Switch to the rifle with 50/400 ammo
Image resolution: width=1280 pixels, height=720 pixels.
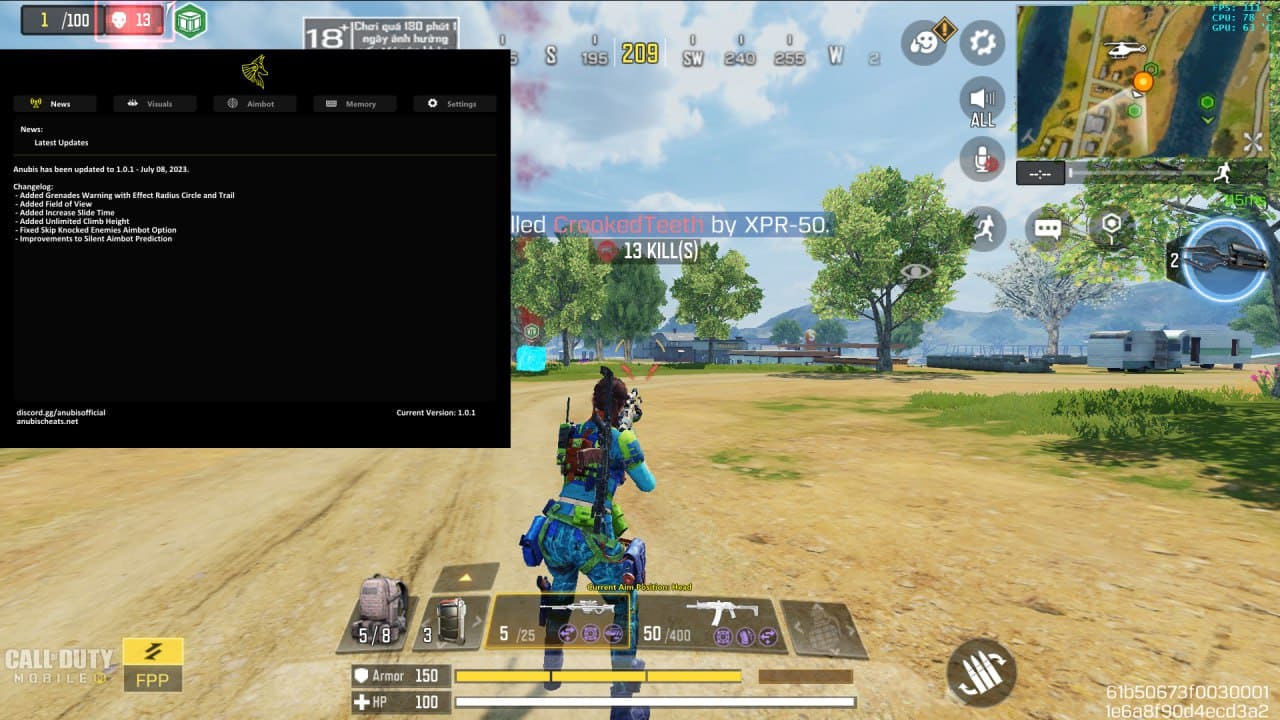pos(712,622)
